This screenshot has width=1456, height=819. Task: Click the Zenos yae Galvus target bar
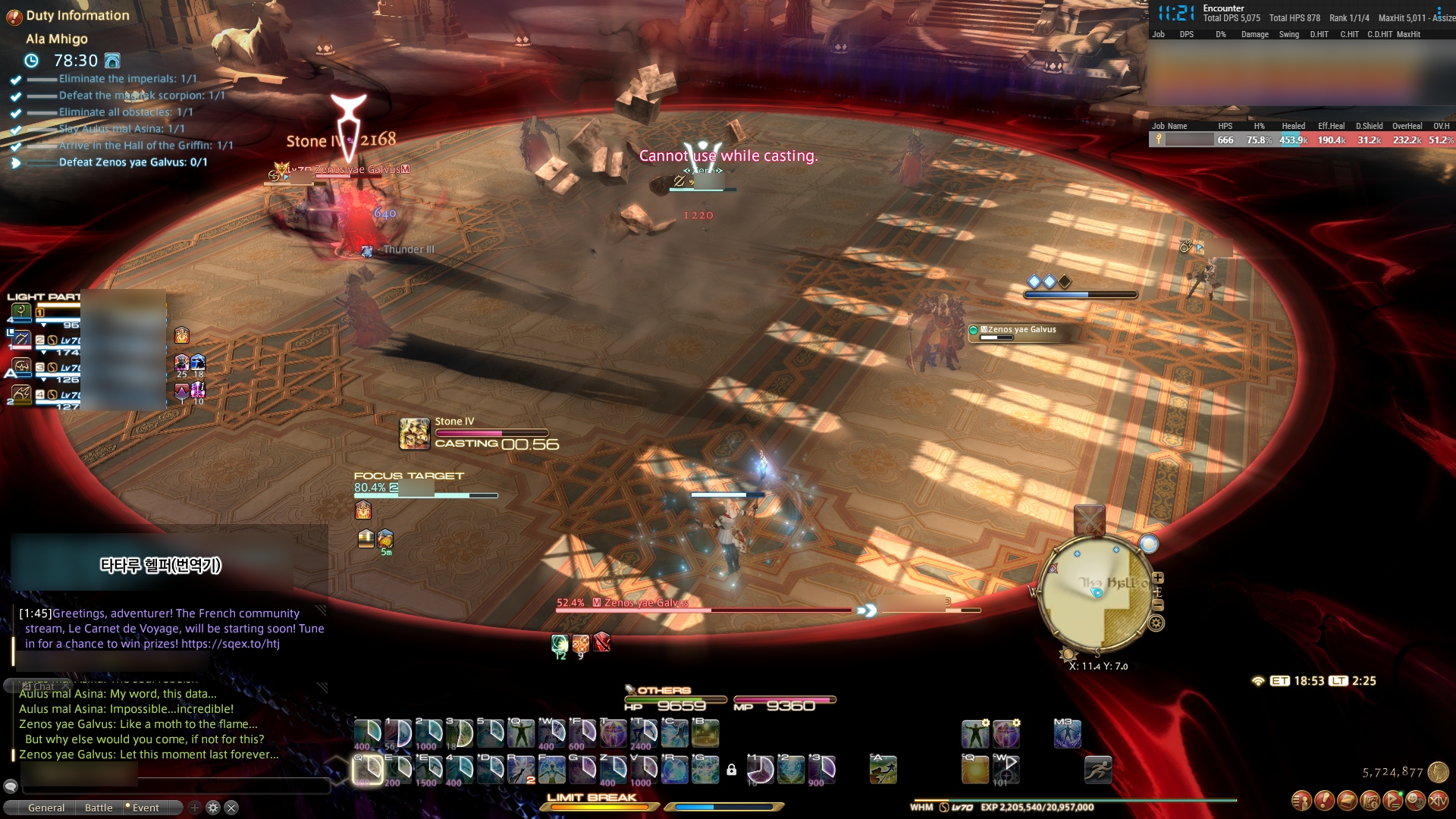click(705, 609)
